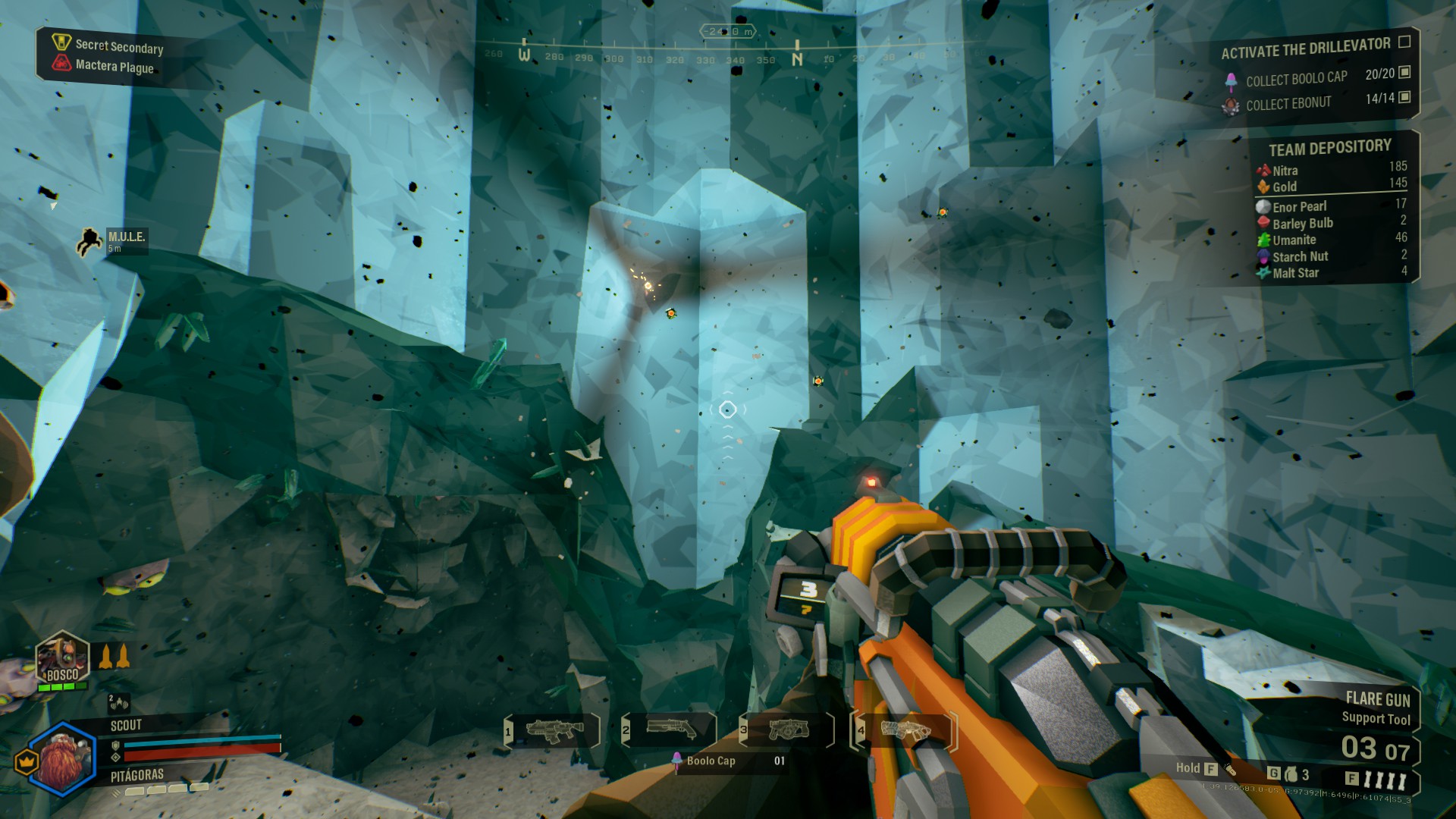The width and height of the screenshot is (1456, 819).
Task: Select slot 4 flare gun
Action: pyautogui.click(x=905, y=730)
